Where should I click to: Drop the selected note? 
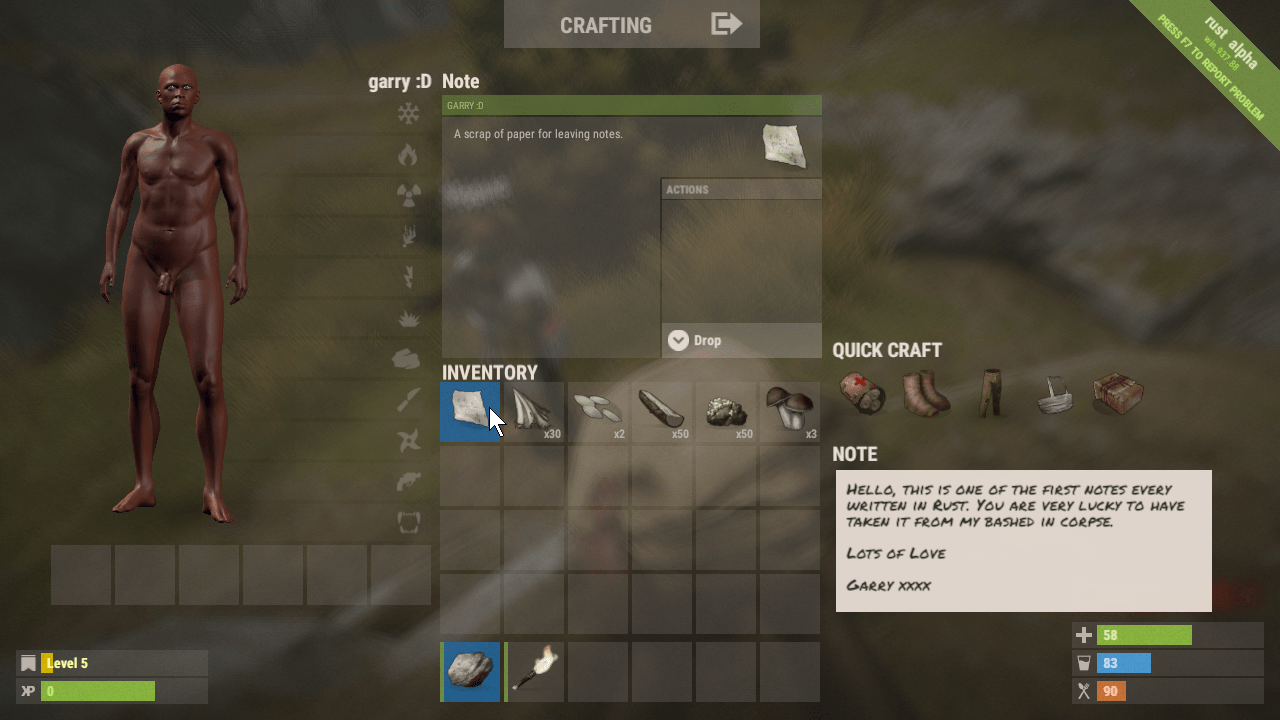coord(741,340)
